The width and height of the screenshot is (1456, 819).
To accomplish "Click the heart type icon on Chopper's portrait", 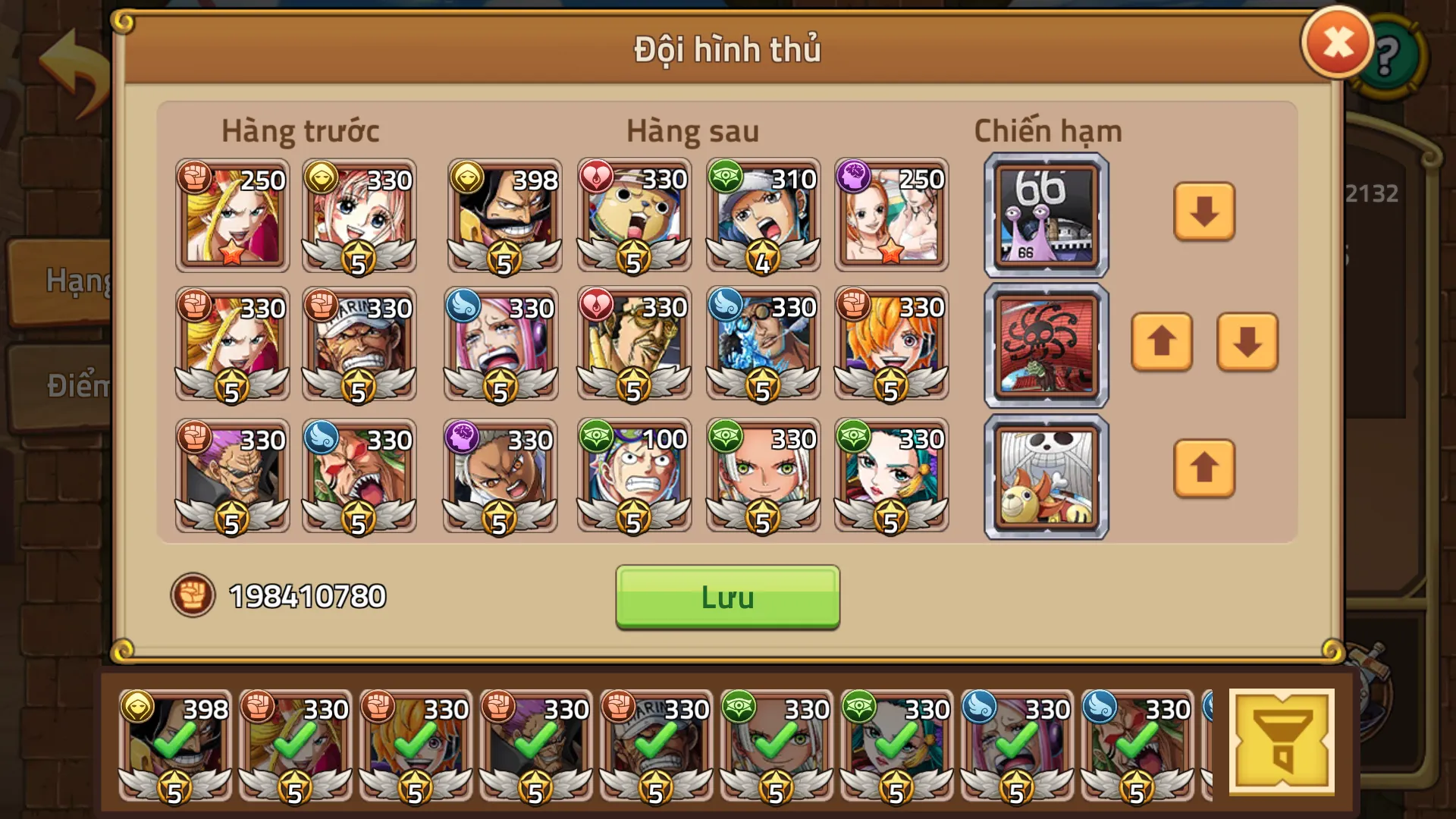I will coord(598,176).
